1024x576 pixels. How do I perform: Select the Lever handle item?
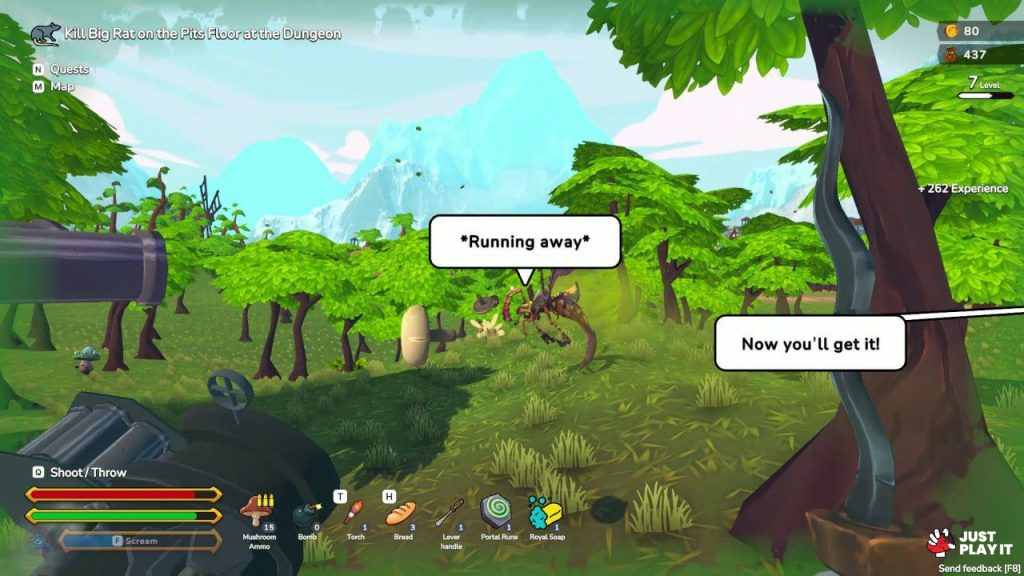(x=449, y=513)
